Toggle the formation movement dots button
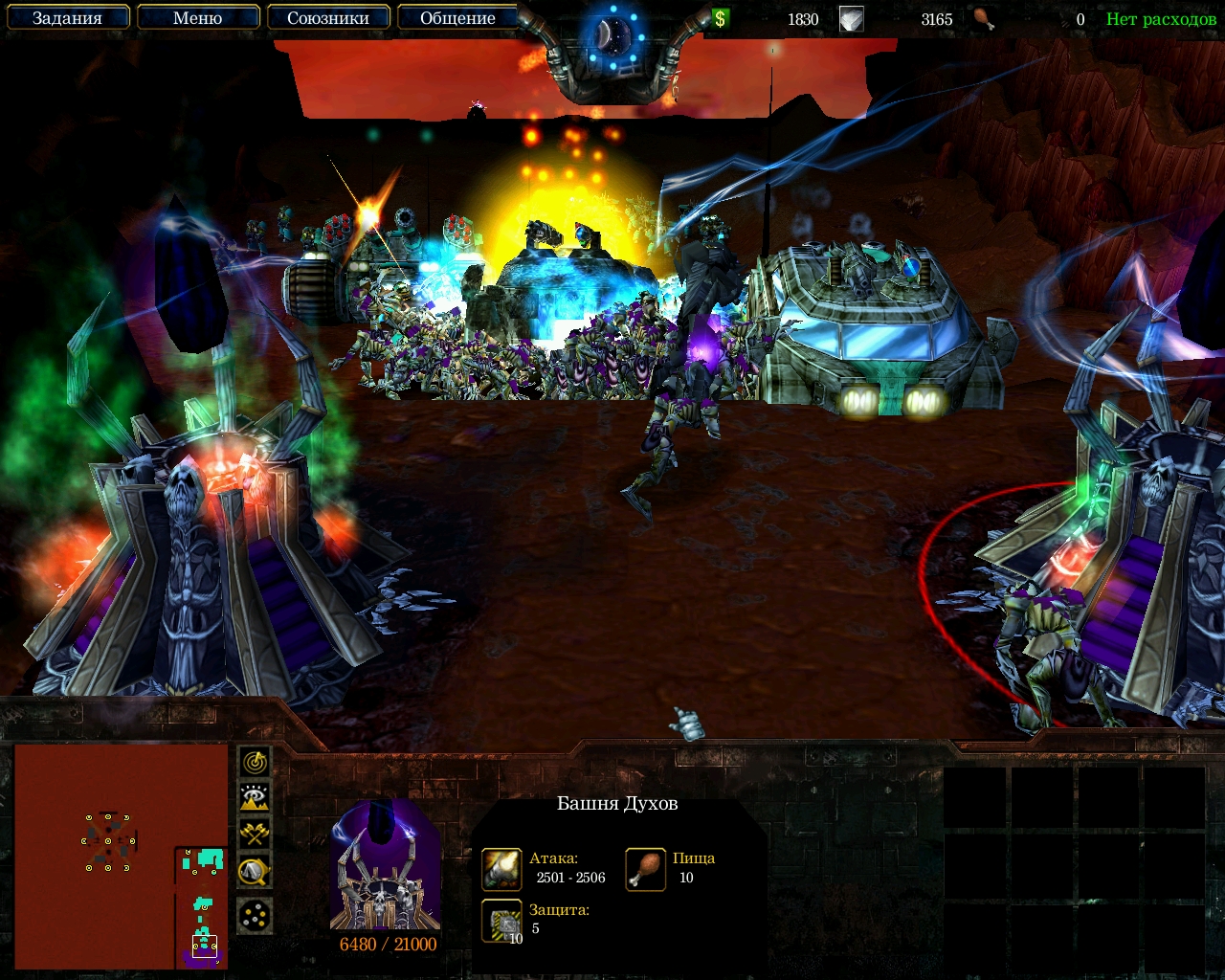The height and width of the screenshot is (980, 1225). pos(254,916)
